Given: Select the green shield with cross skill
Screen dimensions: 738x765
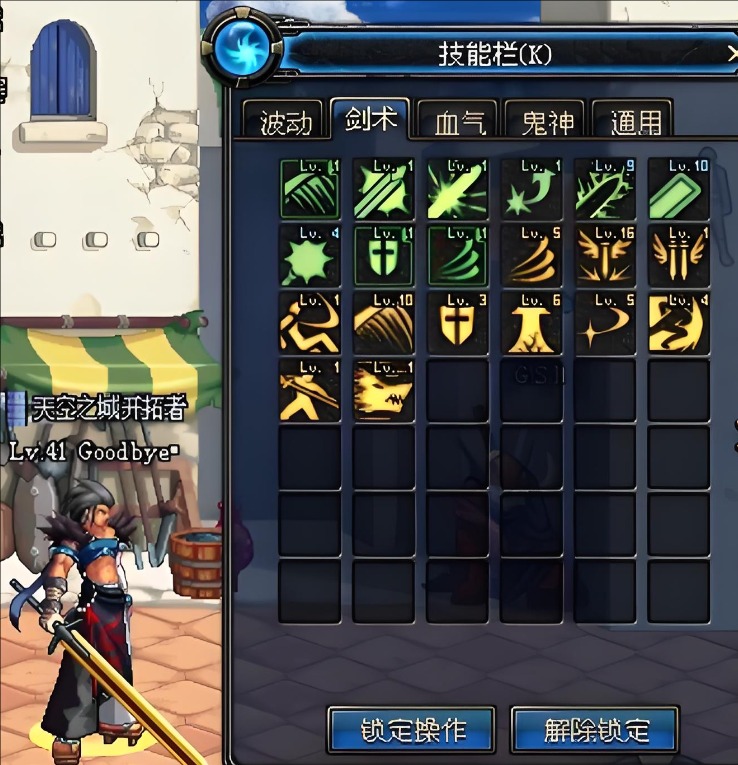Looking at the screenshot, I should pos(384,256).
